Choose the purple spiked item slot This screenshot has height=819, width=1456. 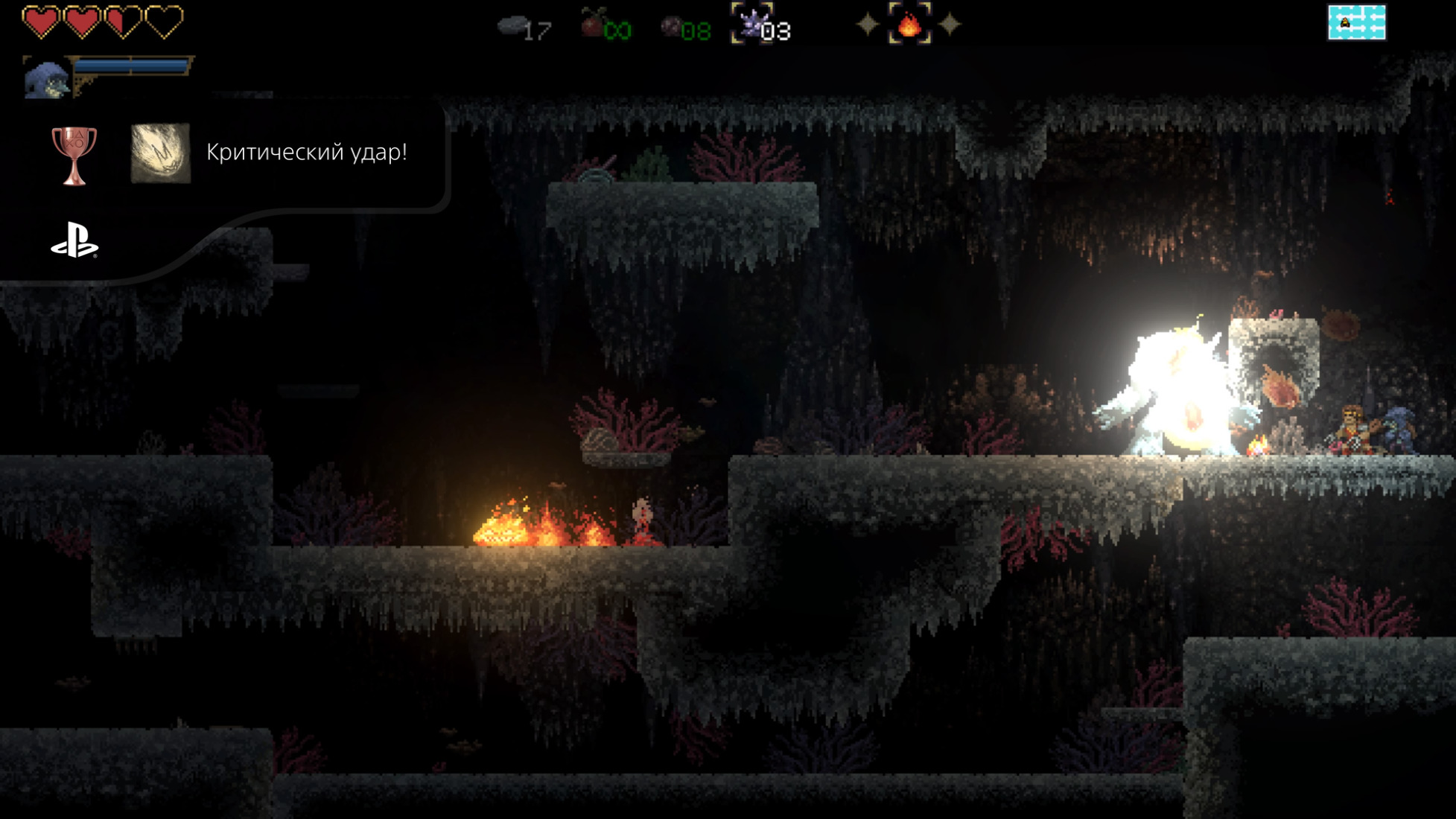click(x=751, y=24)
